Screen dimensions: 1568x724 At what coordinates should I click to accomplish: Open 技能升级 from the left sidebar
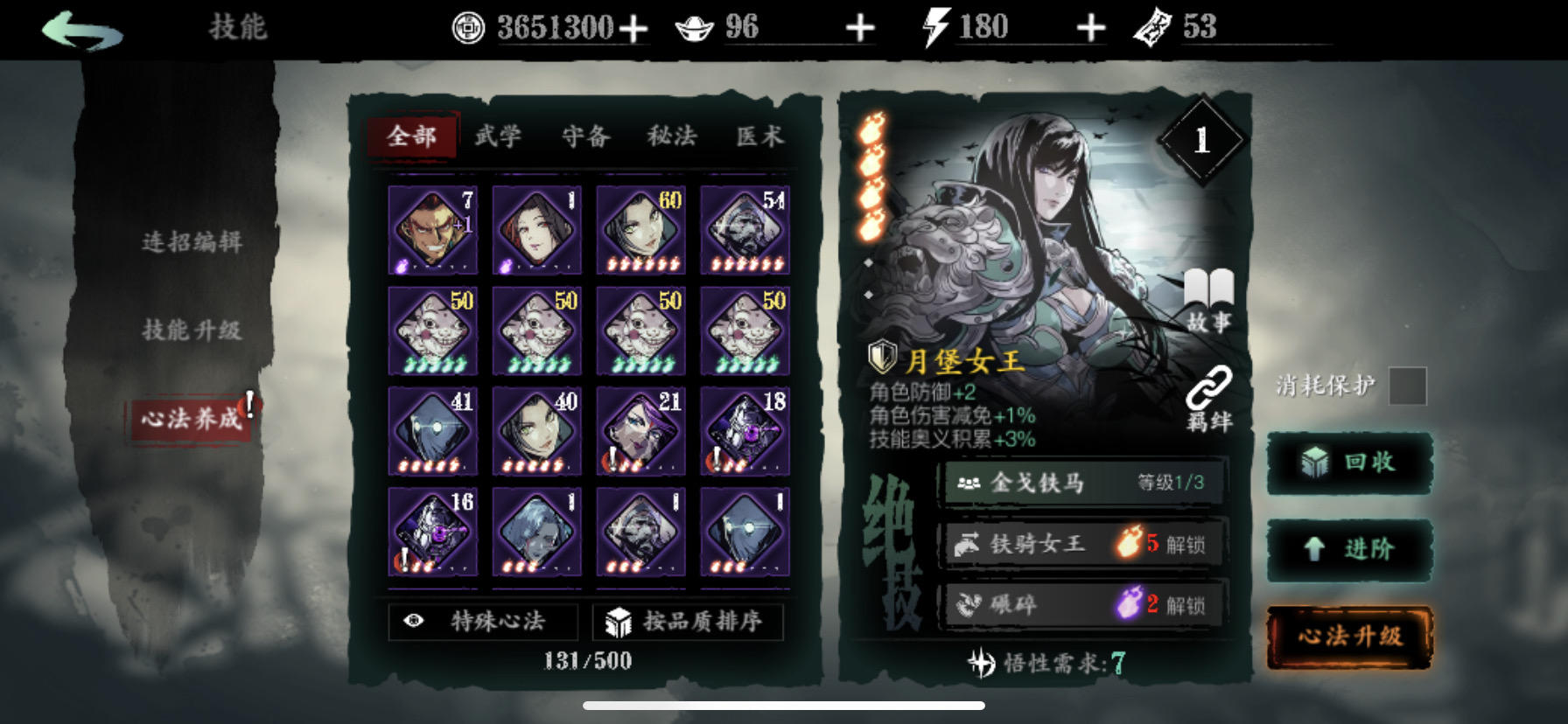tap(194, 331)
